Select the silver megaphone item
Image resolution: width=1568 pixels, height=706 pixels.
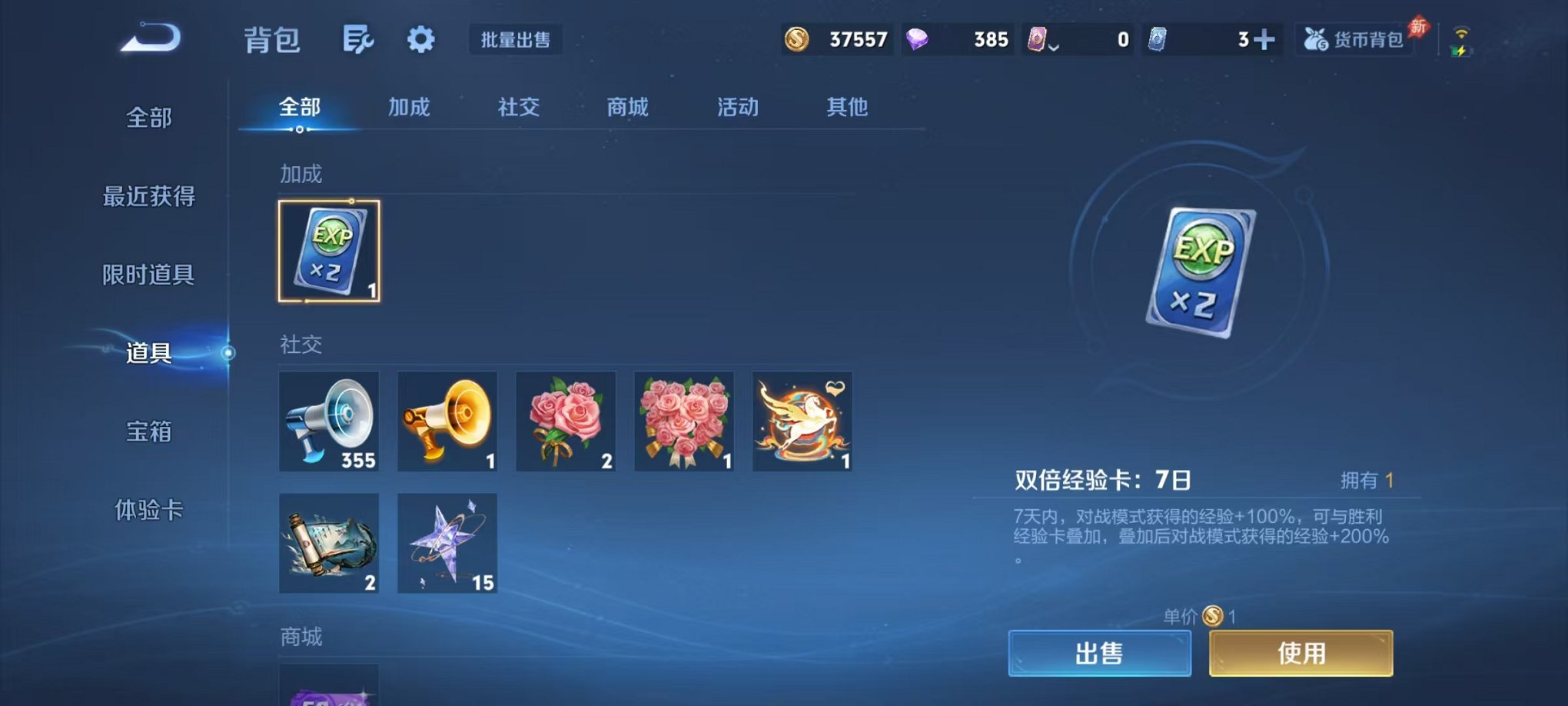(329, 421)
